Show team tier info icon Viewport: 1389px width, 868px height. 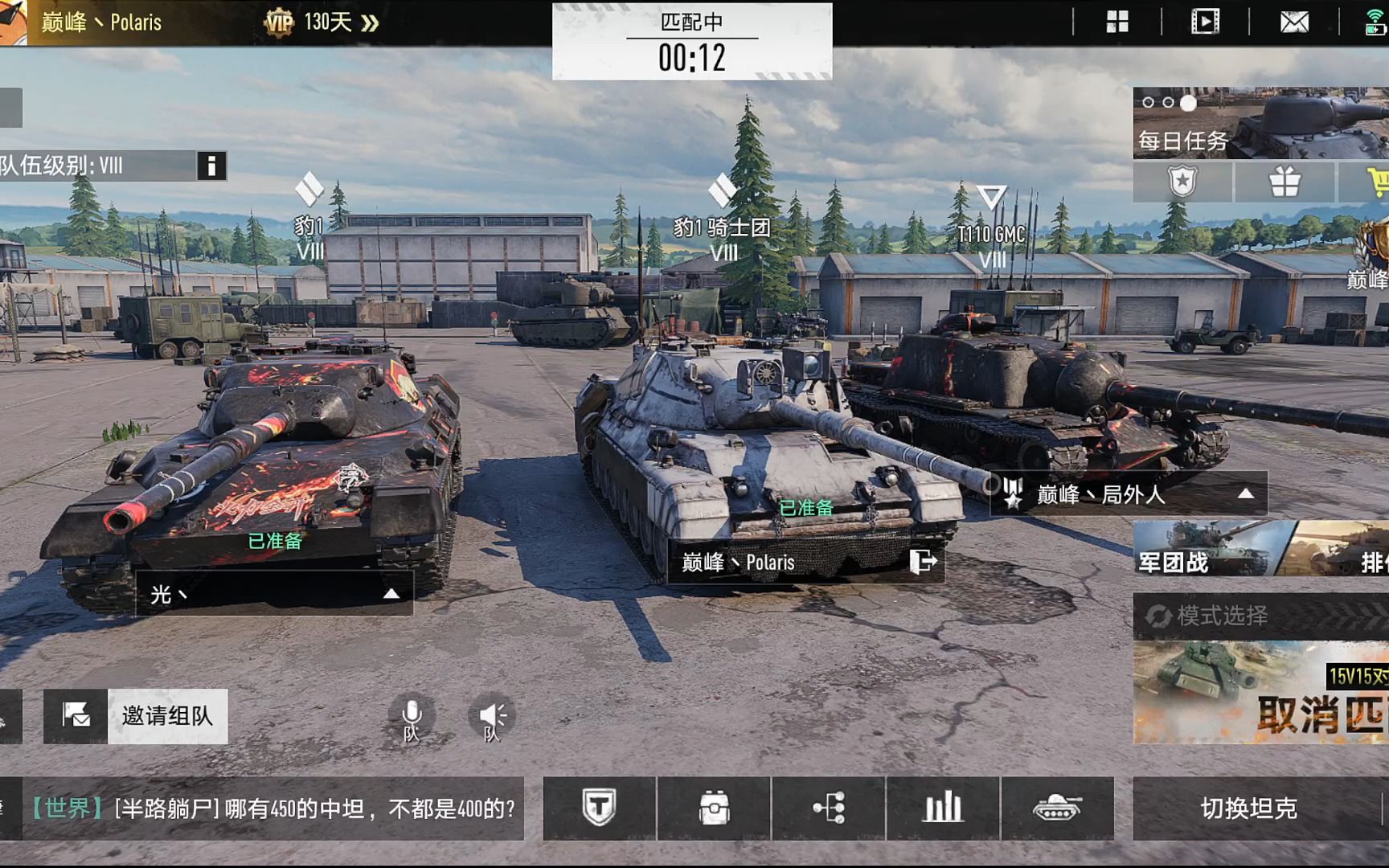(x=211, y=166)
